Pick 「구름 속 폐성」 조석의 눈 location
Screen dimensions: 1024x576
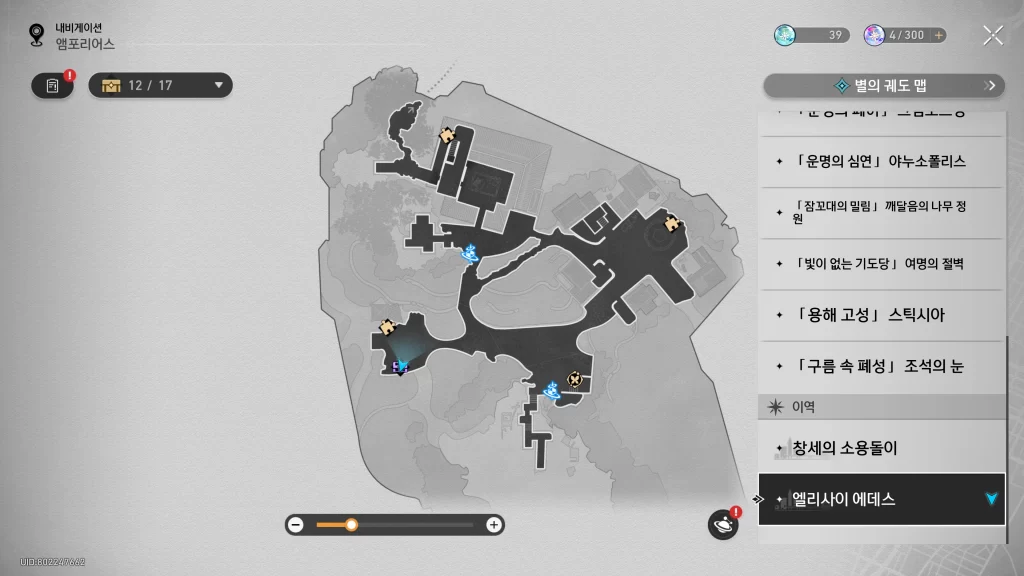(x=880, y=366)
